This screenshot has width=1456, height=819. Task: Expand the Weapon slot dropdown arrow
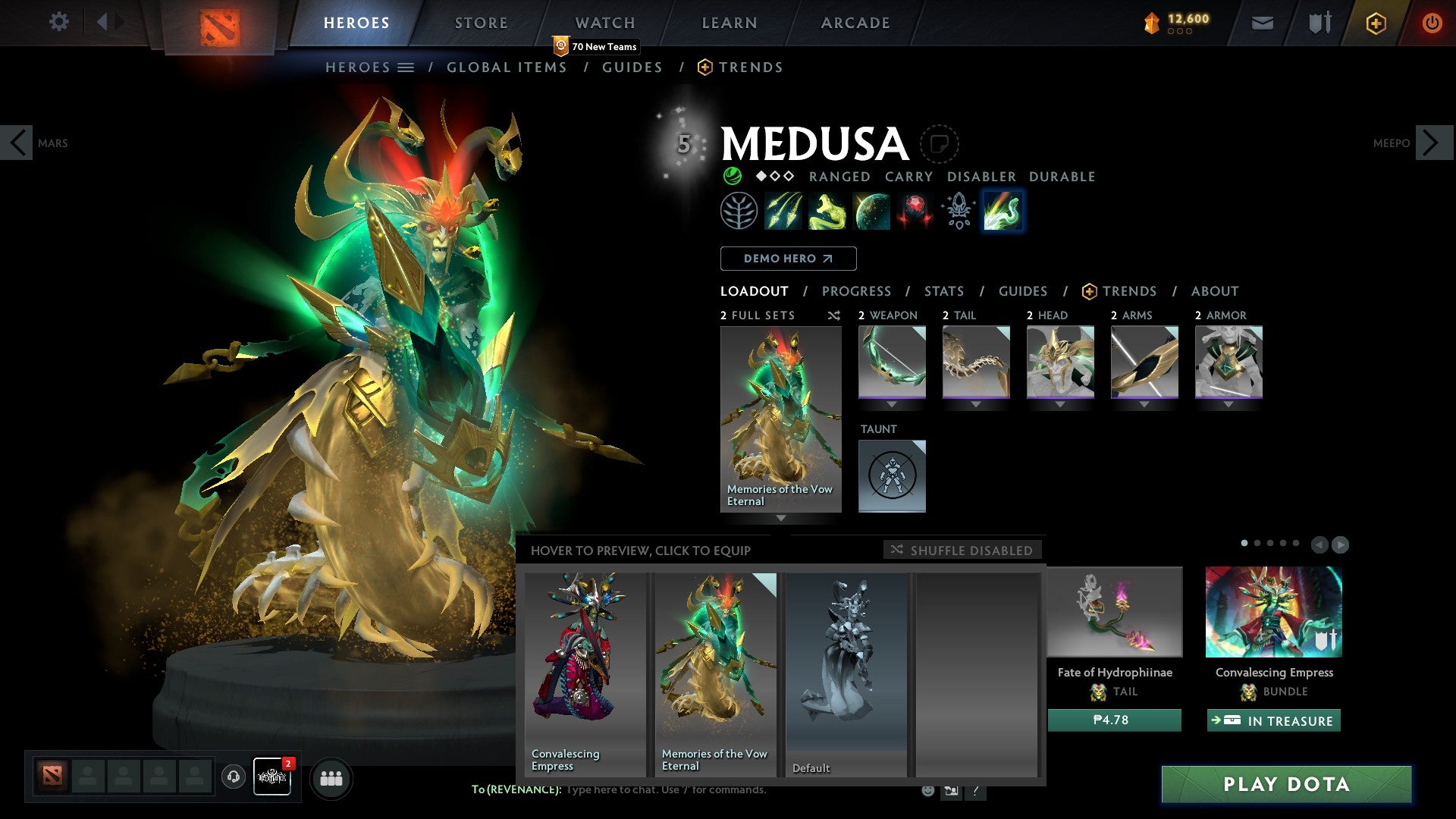[892, 404]
